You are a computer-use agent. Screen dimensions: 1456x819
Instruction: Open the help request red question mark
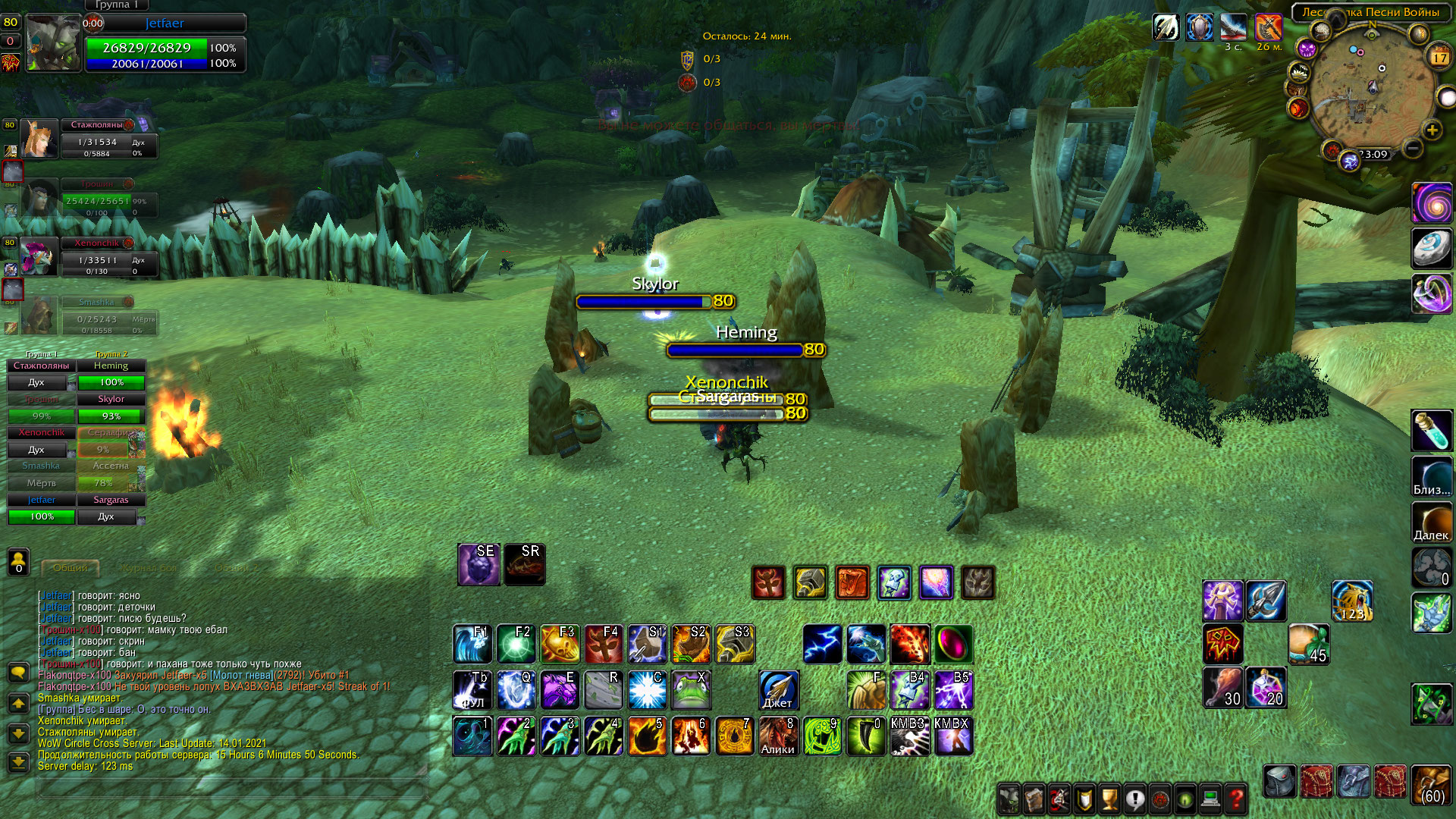click(x=1236, y=799)
